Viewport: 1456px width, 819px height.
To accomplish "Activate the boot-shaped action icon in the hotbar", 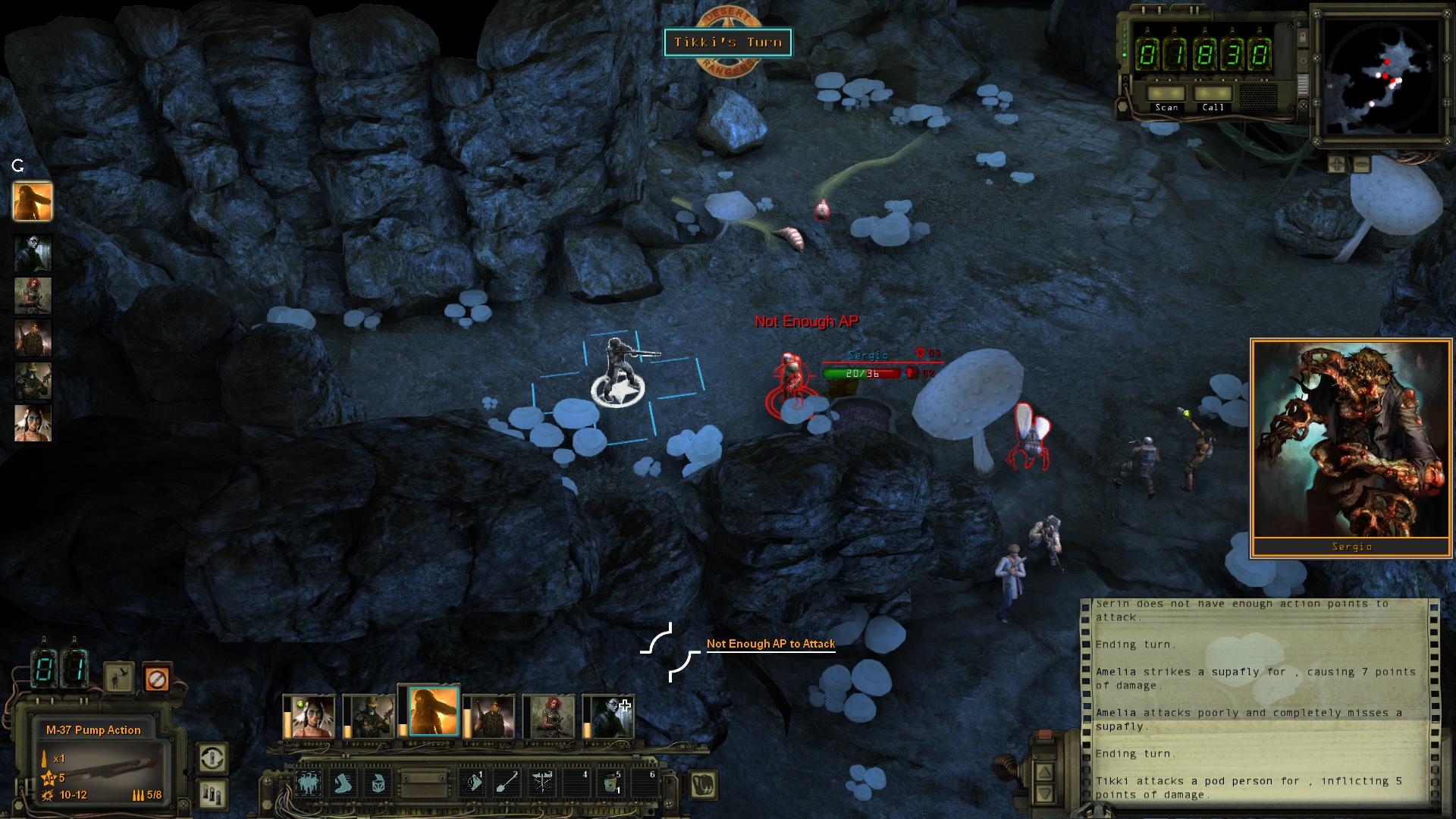I will (x=344, y=784).
